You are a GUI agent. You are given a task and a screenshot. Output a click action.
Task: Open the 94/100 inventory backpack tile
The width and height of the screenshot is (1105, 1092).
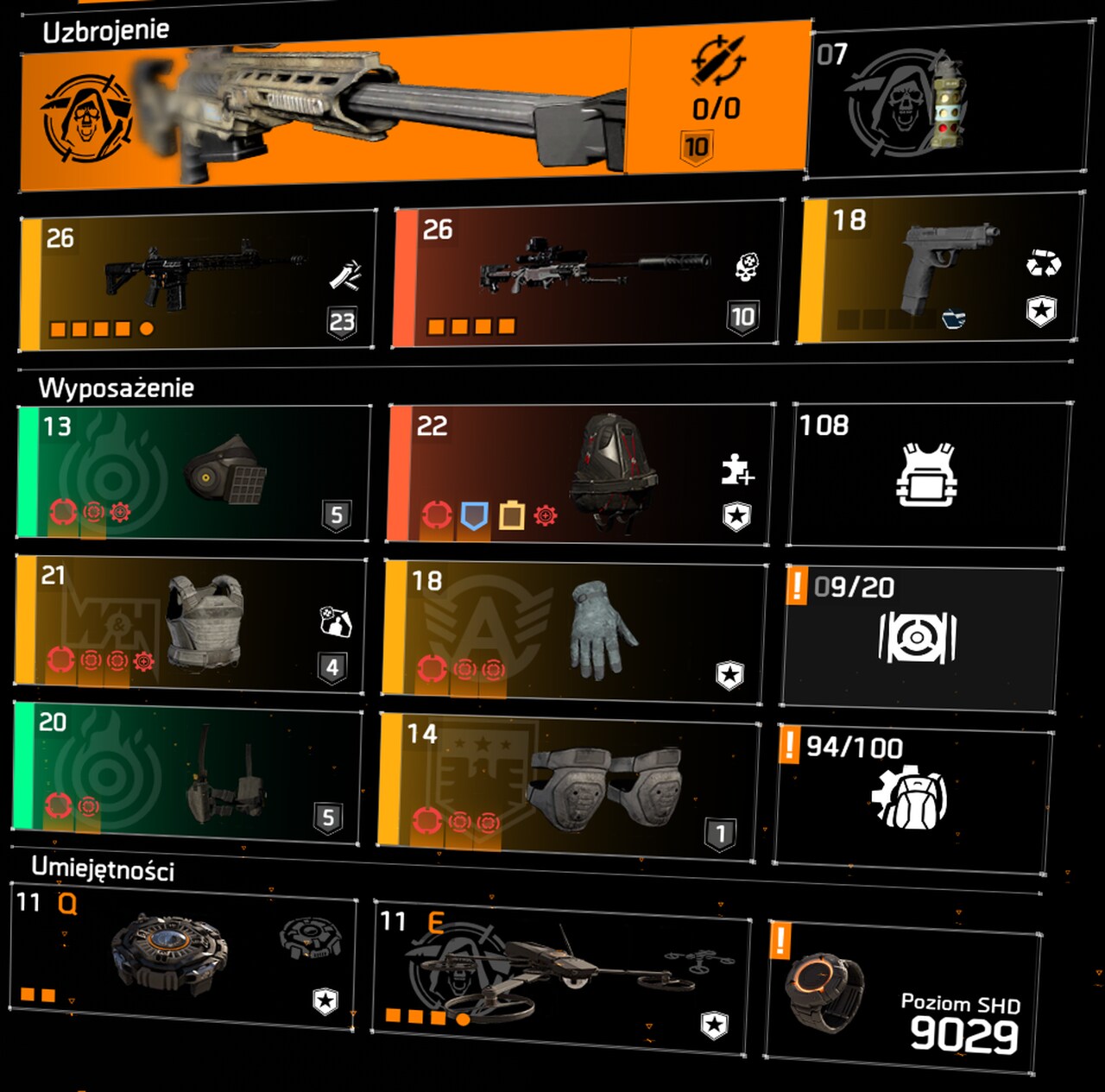point(912,797)
